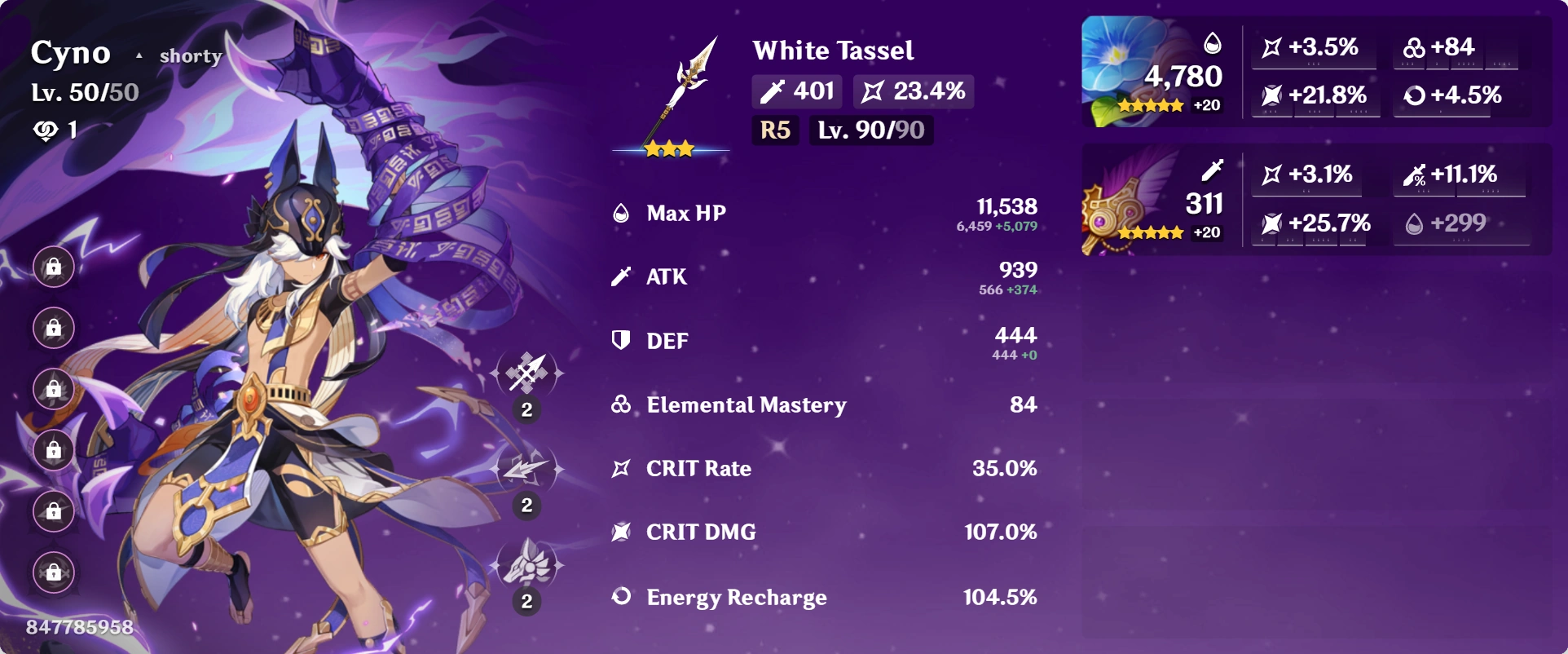The height and width of the screenshot is (654, 1568).
Task: Select the R5 refinement badge
Action: click(774, 130)
